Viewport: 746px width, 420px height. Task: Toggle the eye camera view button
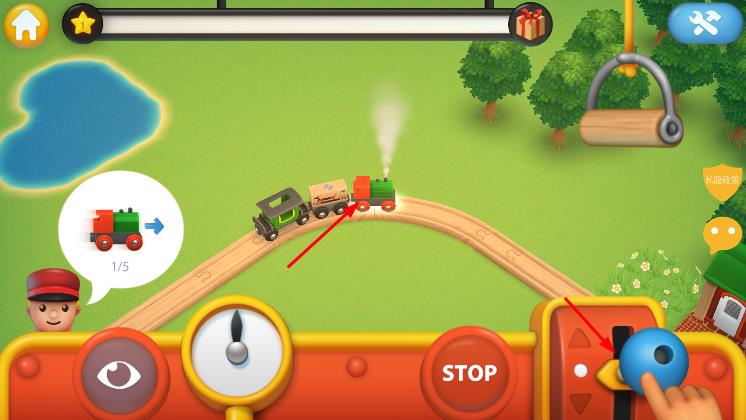click(x=119, y=375)
